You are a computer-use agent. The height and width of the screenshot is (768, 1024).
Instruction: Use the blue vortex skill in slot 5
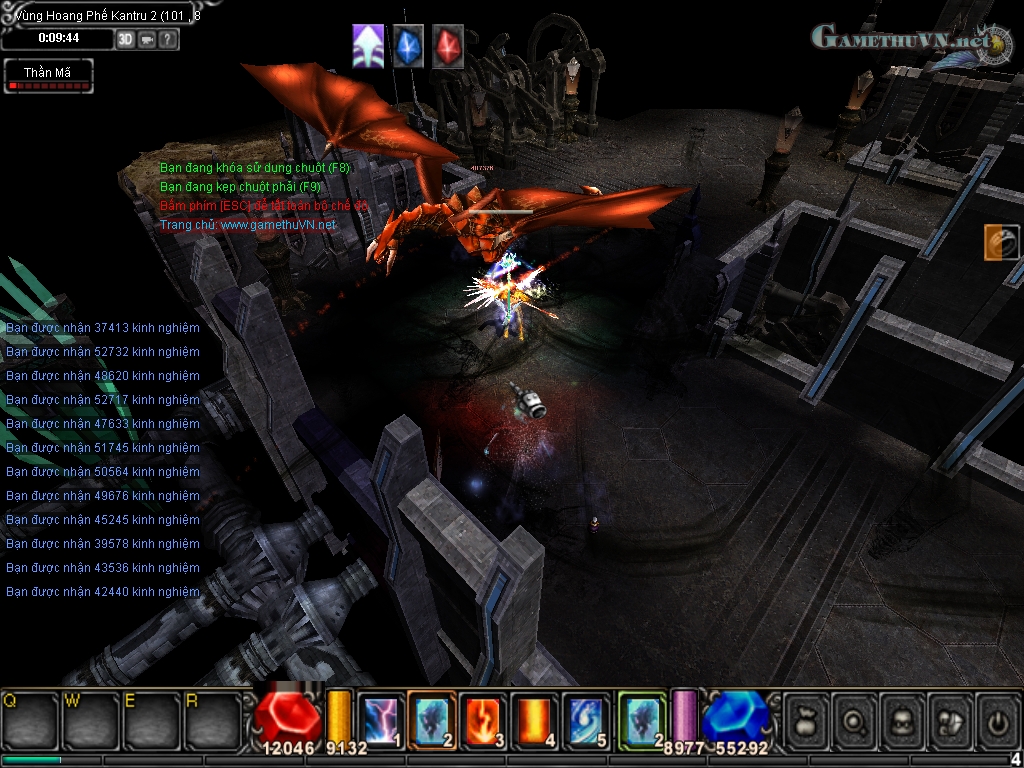(x=586, y=720)
